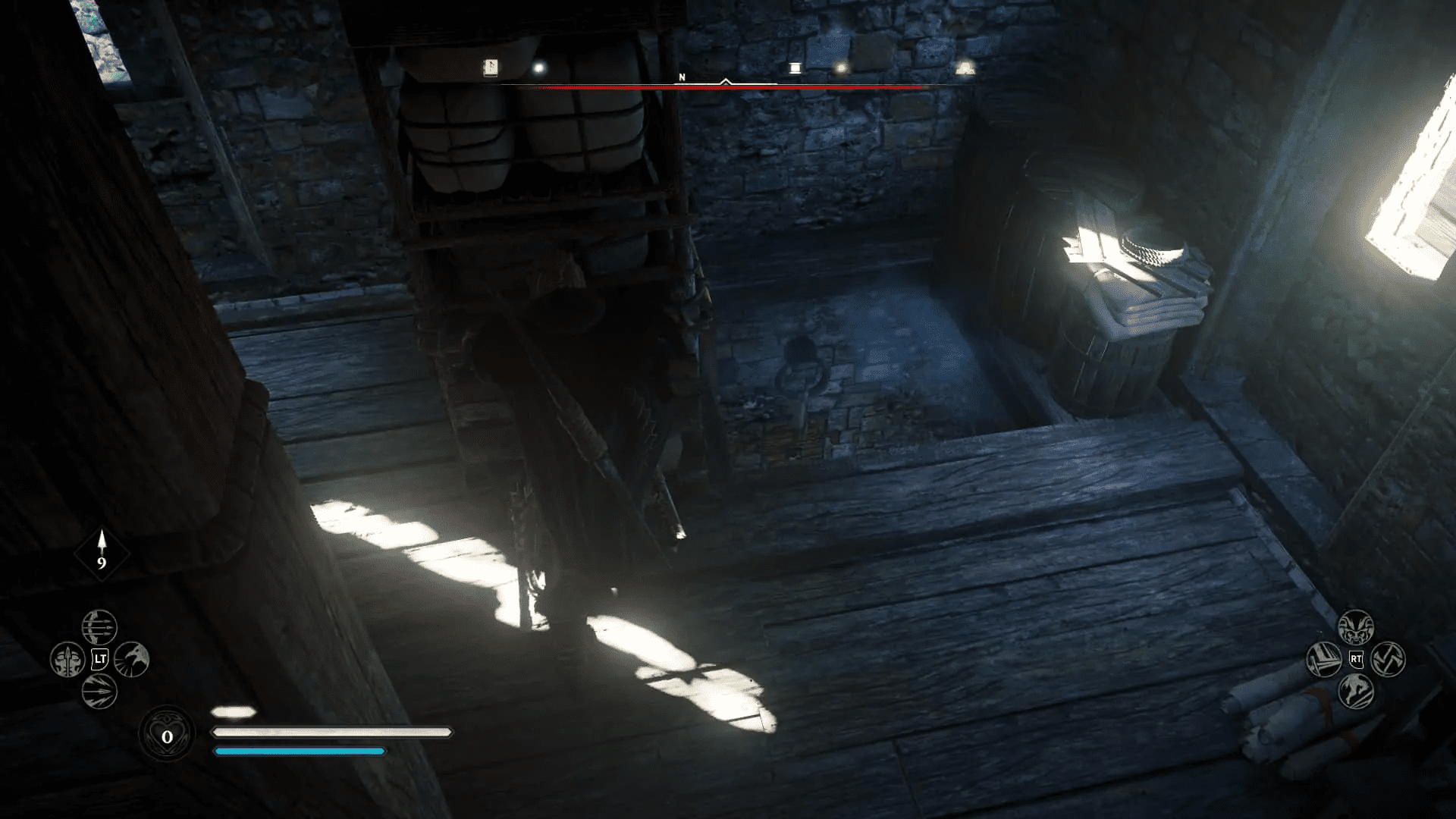Viewport: 1456px width, 819px height.
Task: Select the melee ability icon right of RT
Action: point(1389,659)
